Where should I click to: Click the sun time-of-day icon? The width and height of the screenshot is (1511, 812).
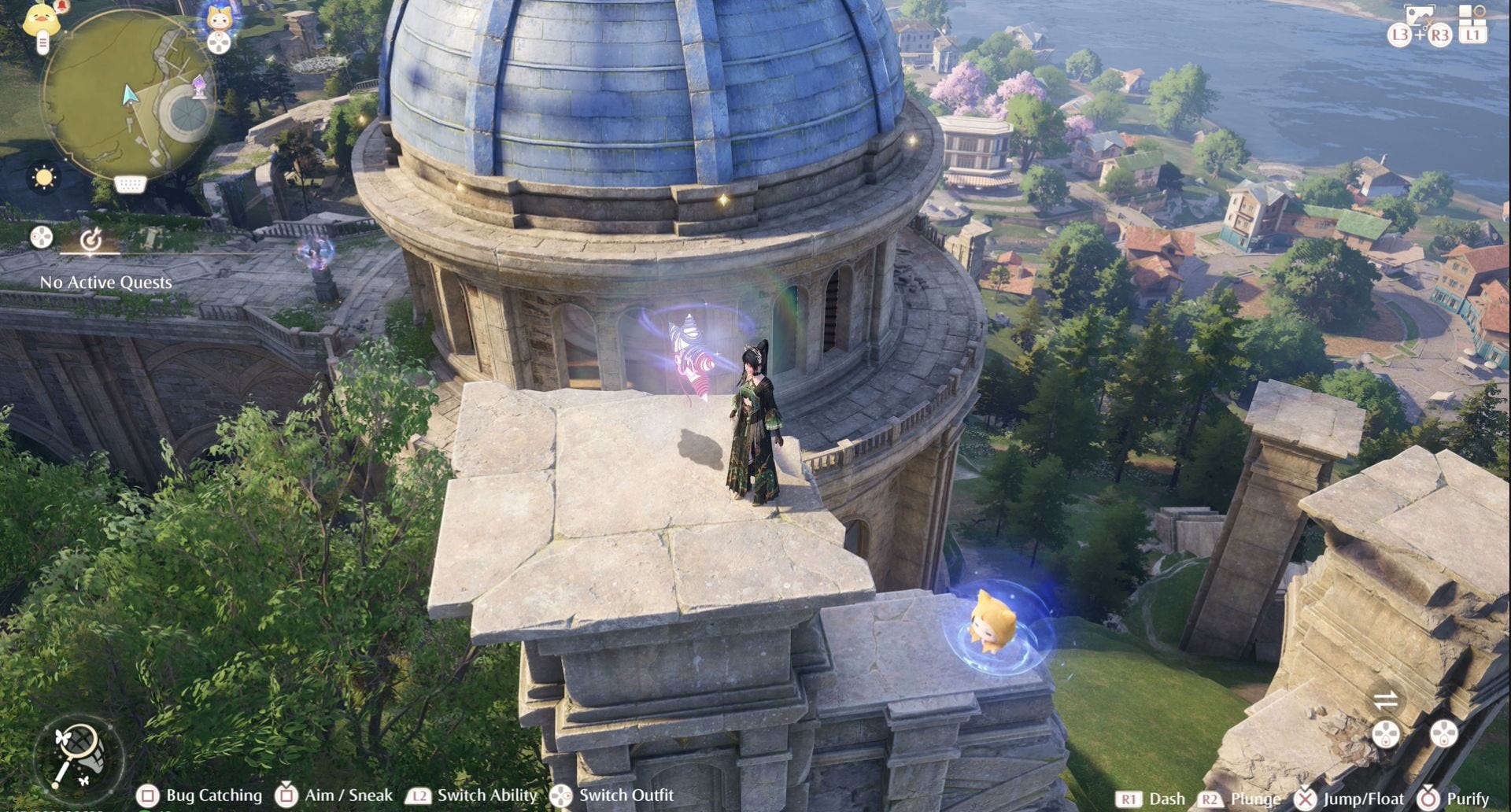(44, 177)
